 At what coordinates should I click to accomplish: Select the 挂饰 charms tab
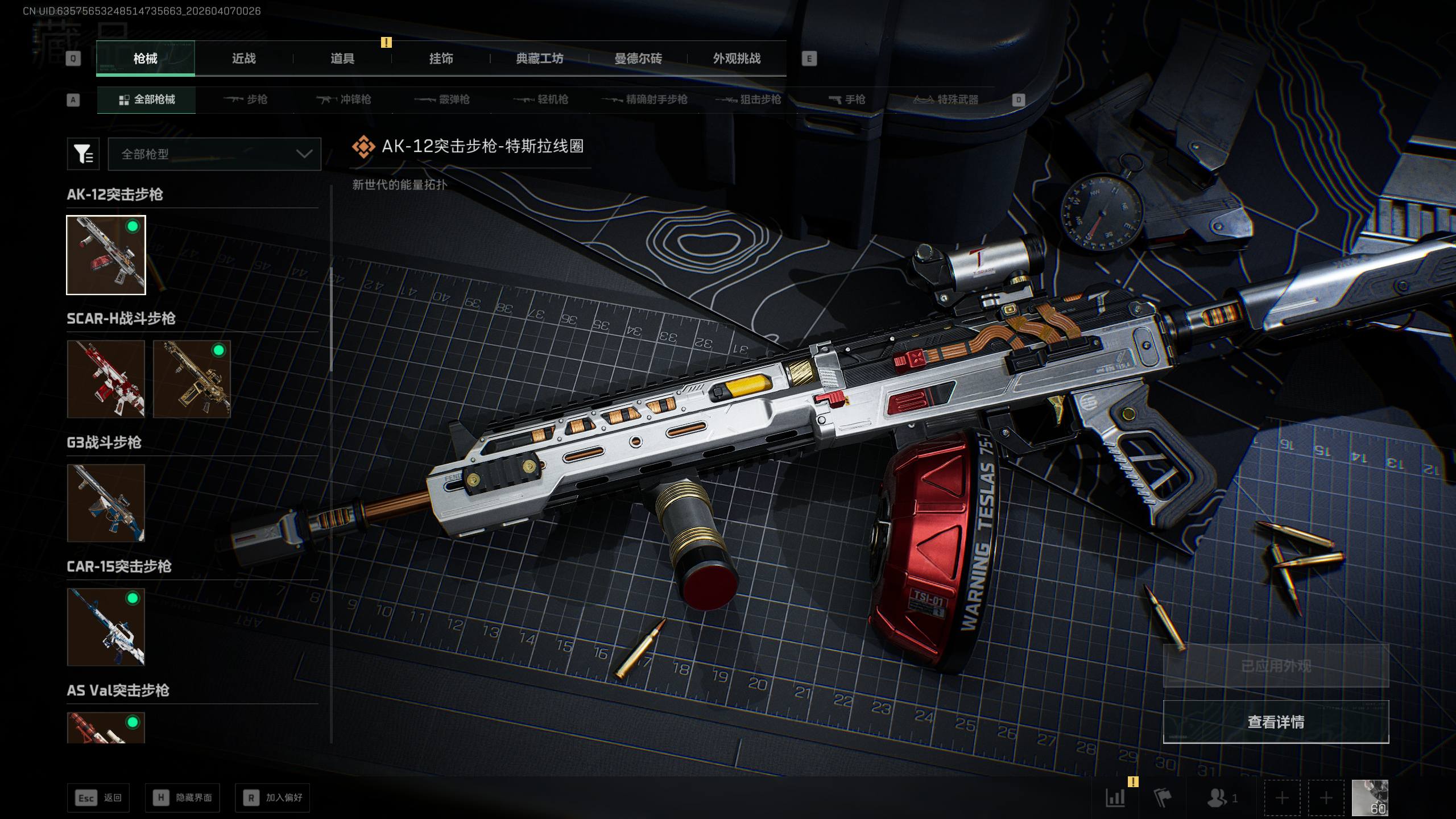pyautogui.click(x=441, y=59)
